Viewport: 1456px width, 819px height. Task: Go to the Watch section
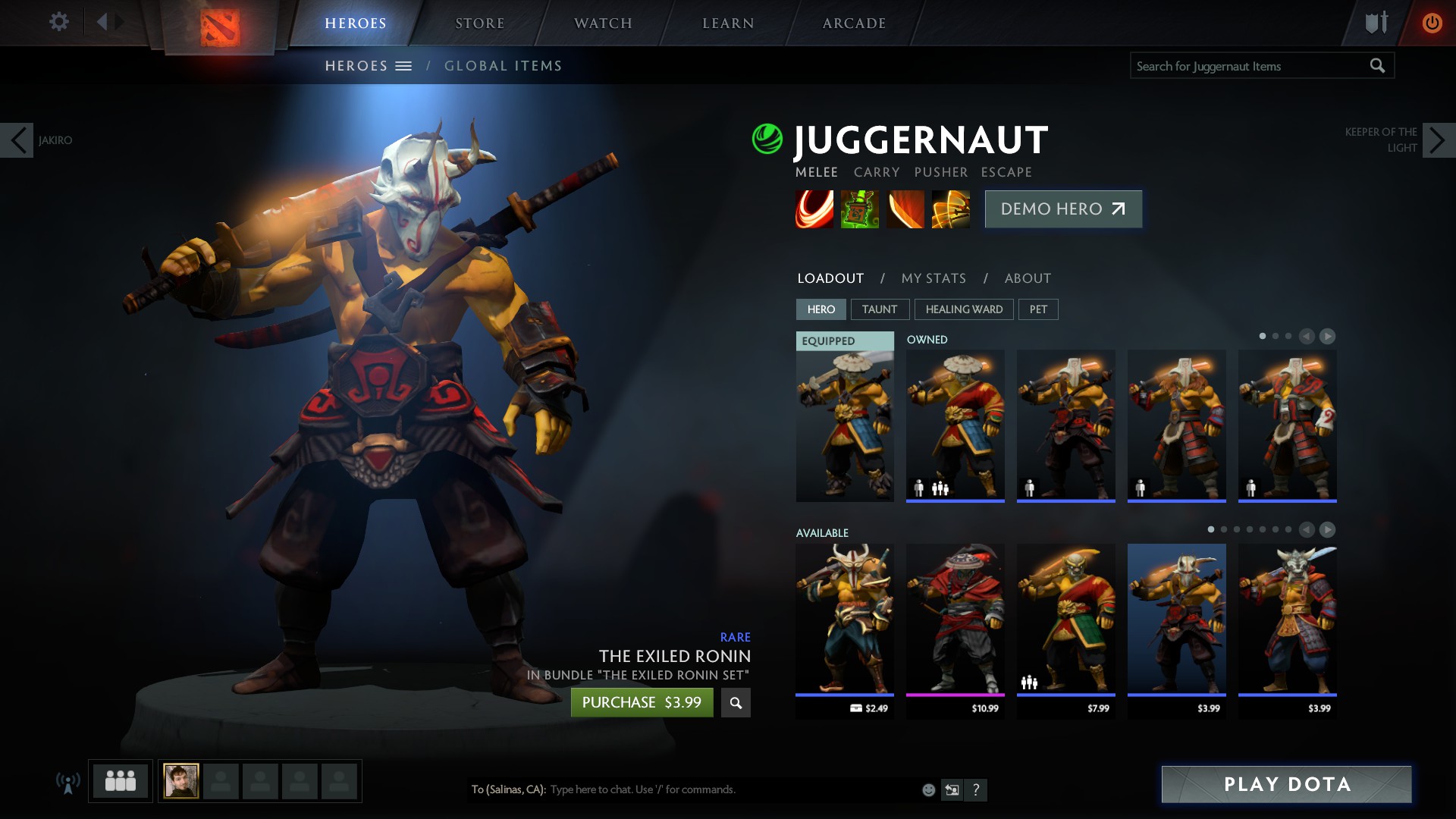pos(603,24)
